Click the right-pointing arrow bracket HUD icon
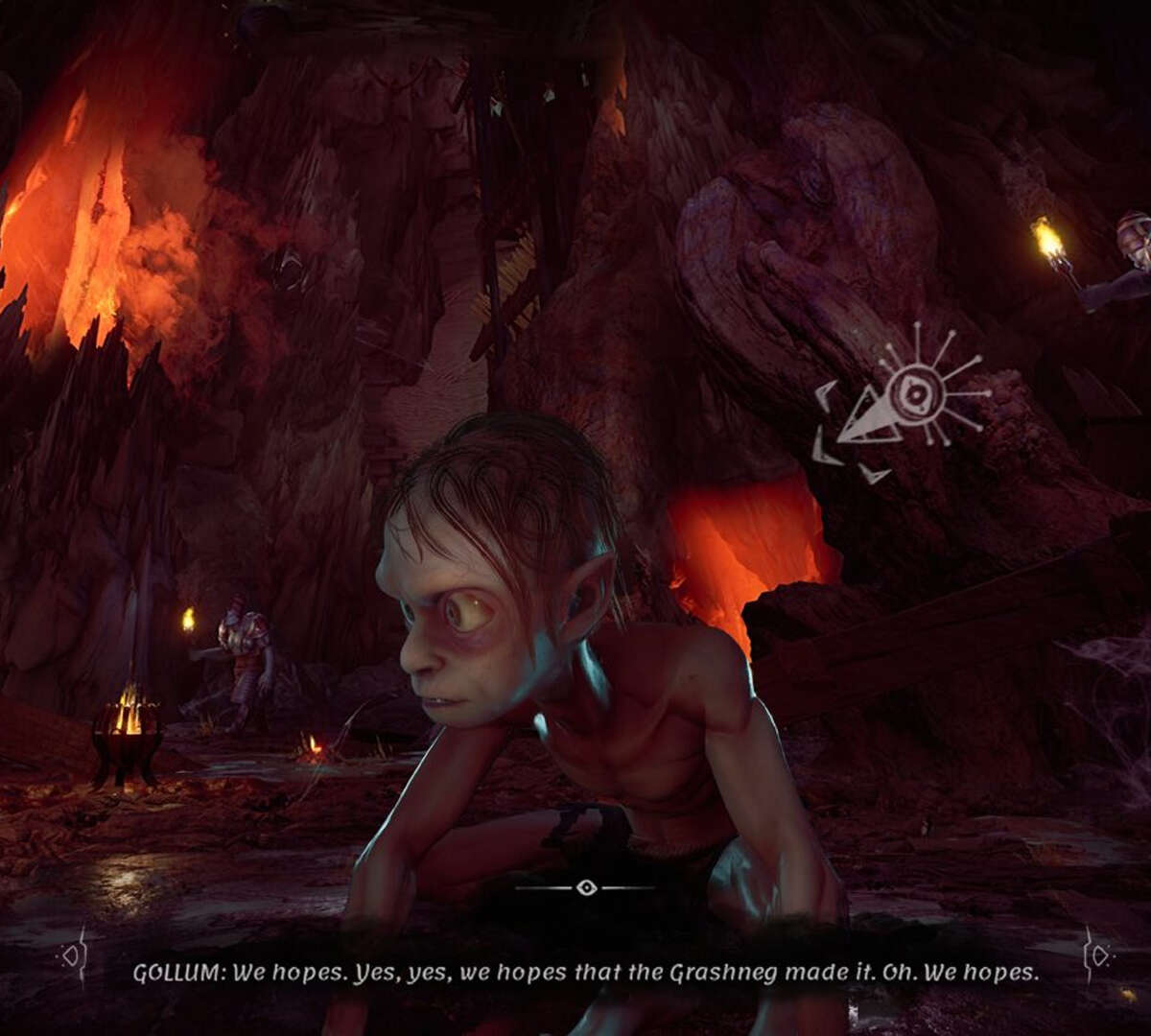This screenshot has width=1151, height=1036. coord(1097,955)
